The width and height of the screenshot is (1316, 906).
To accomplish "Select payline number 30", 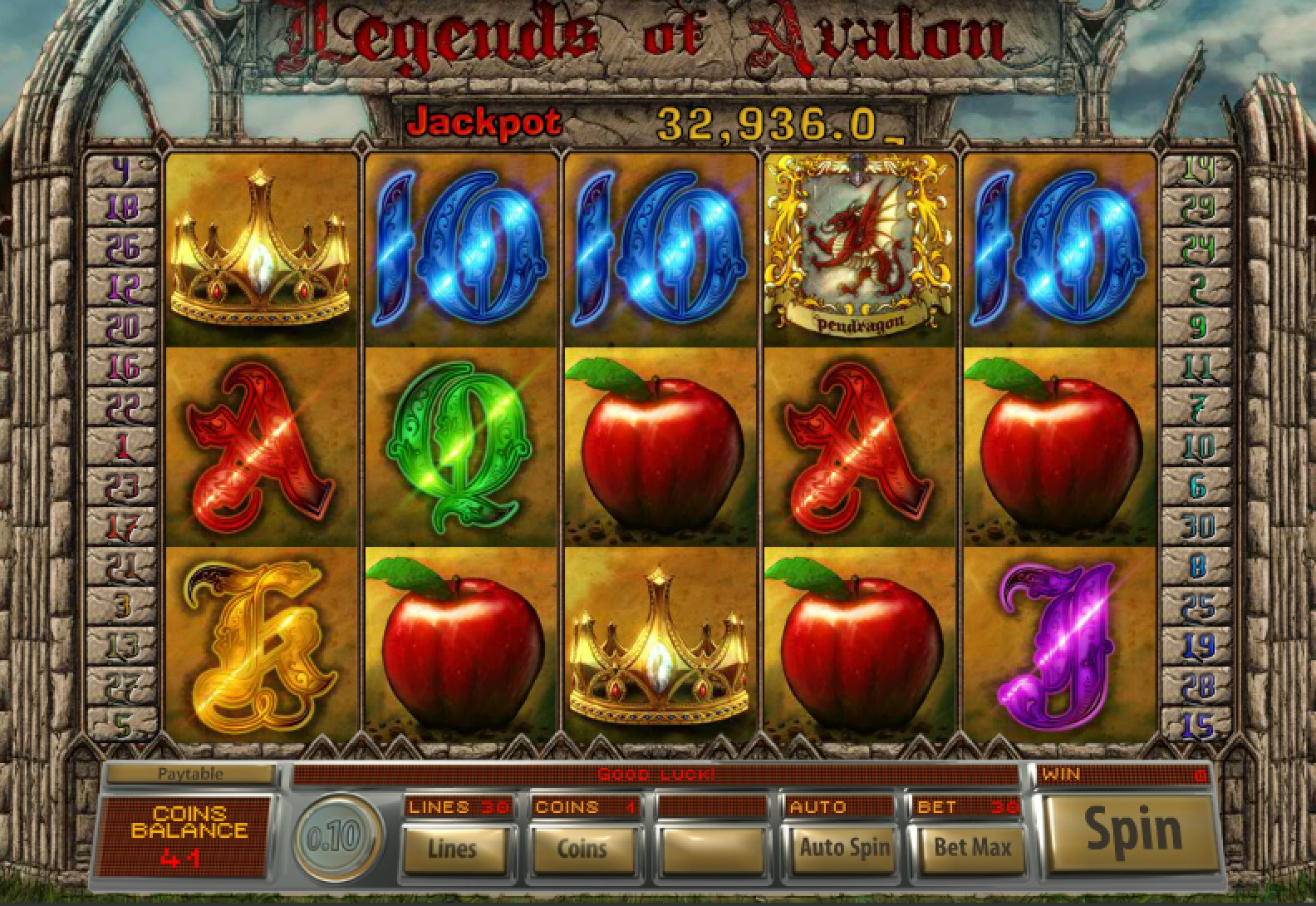I will (1198, 525).
